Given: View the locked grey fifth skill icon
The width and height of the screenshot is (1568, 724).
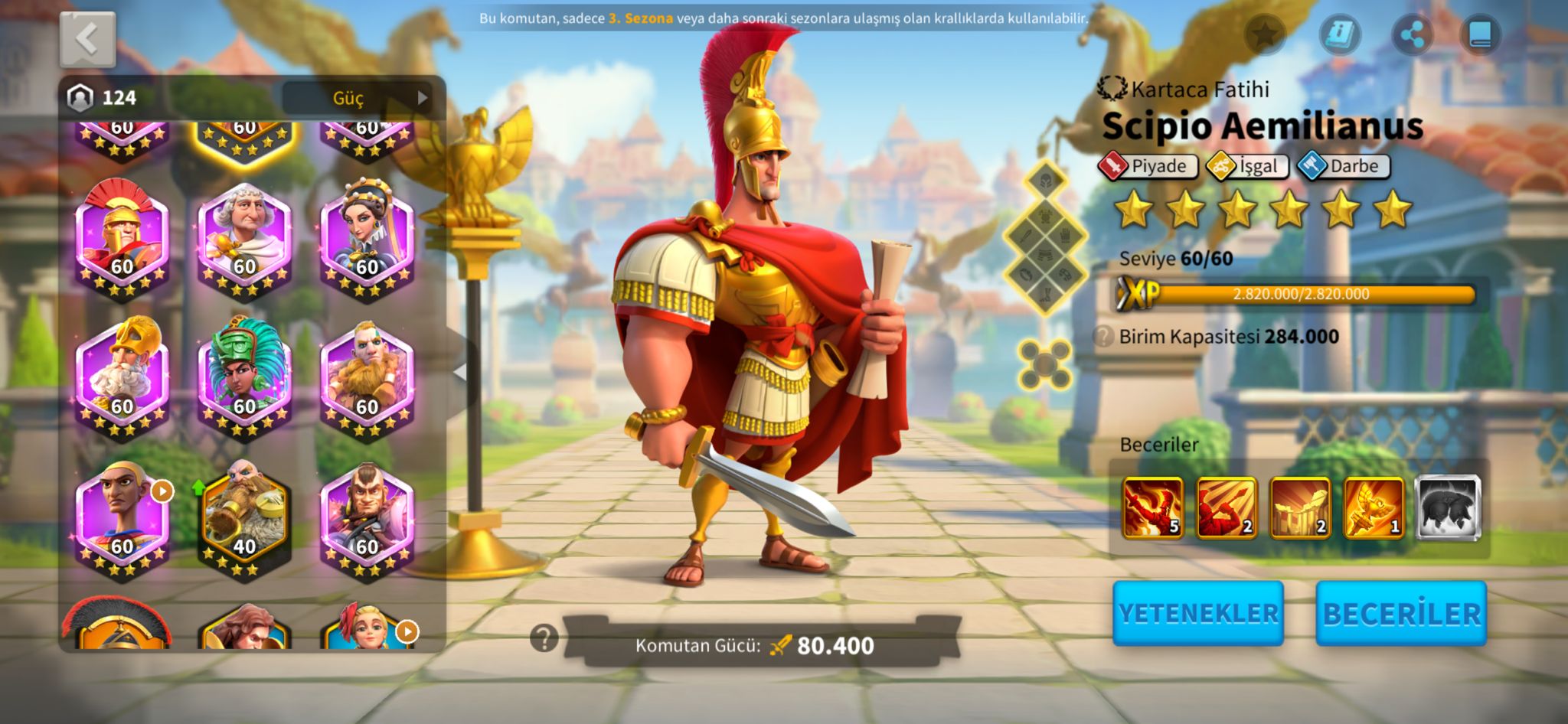Looking at the screenshot, I should point(1447,507).
